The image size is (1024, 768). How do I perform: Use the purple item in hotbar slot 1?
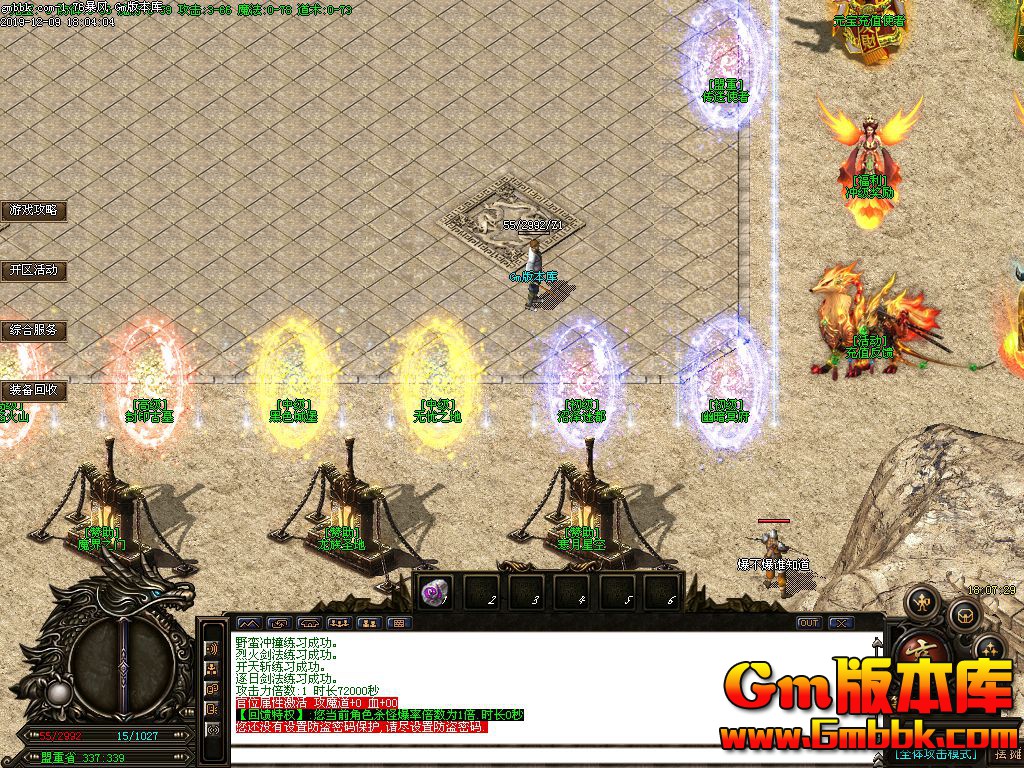[436, 592]
